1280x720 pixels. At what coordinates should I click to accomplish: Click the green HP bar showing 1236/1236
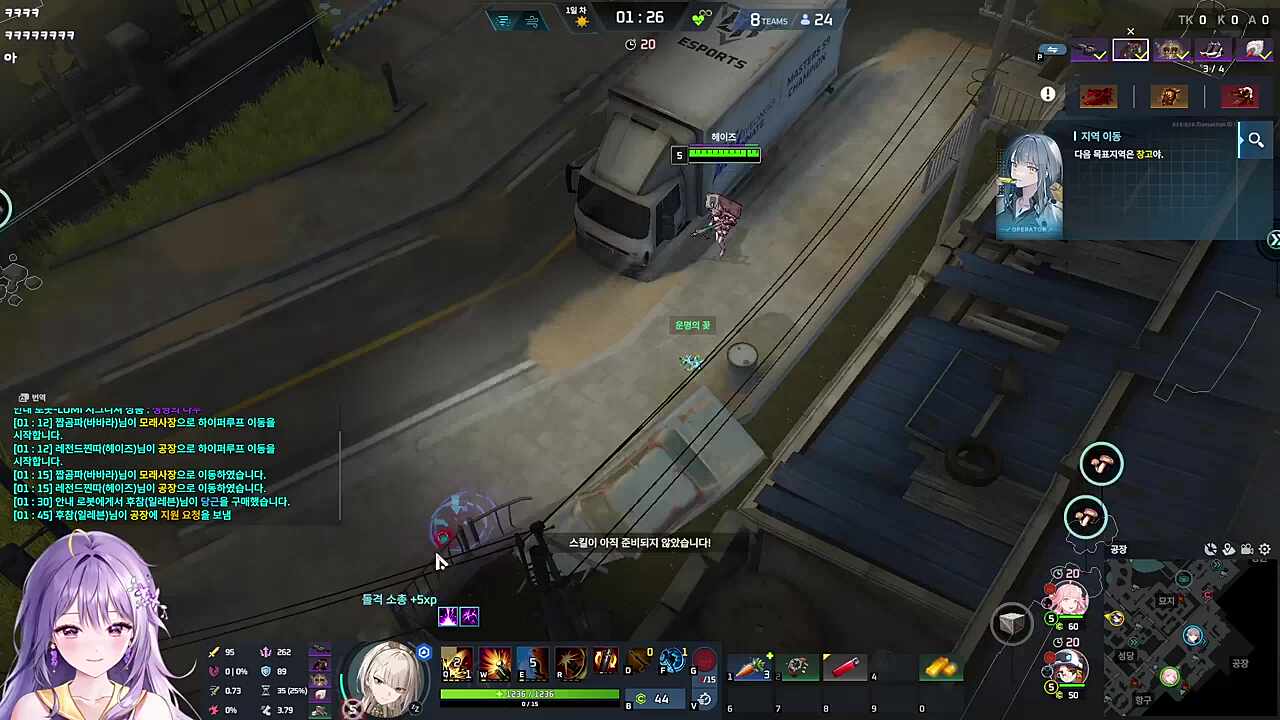[528, 693]
